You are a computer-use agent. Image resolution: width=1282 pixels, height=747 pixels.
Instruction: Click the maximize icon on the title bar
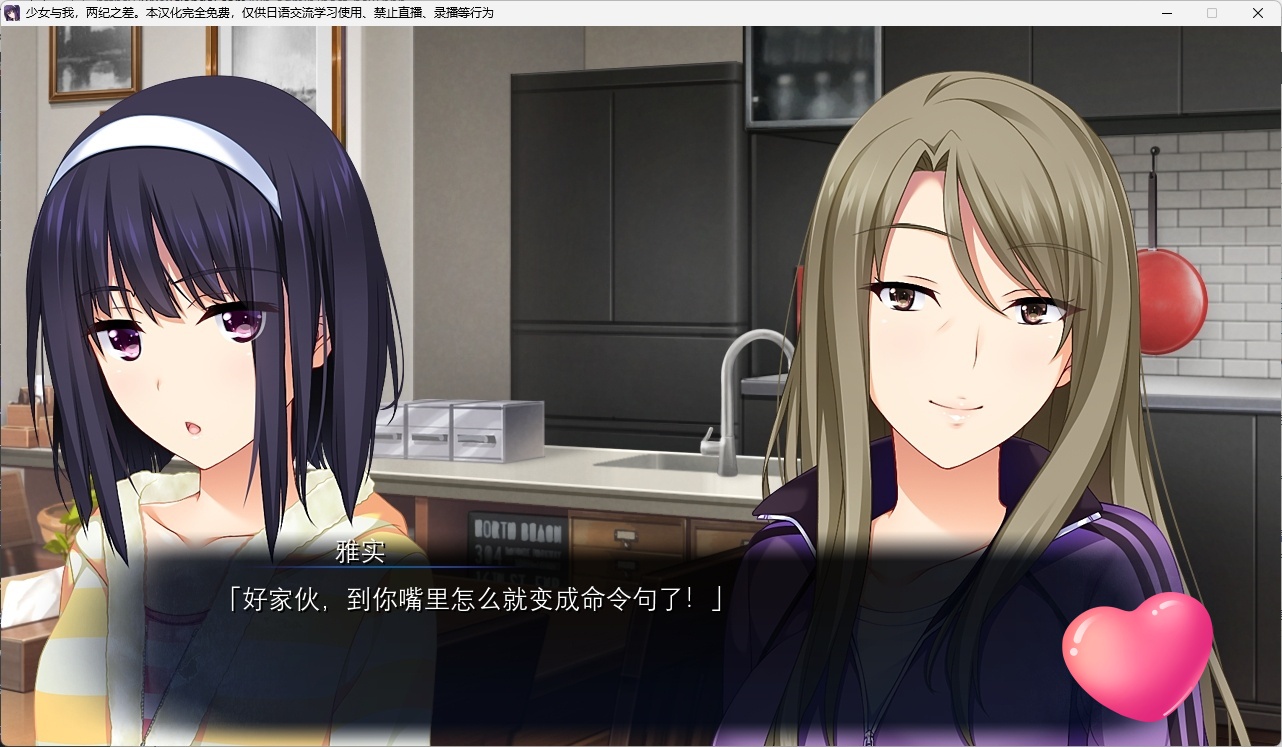tap(1211, 13)
